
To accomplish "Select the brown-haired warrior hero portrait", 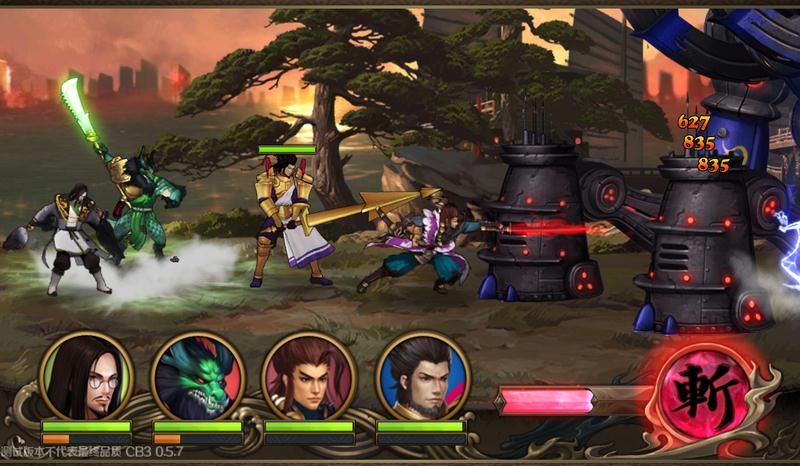I will coord(310,376).
